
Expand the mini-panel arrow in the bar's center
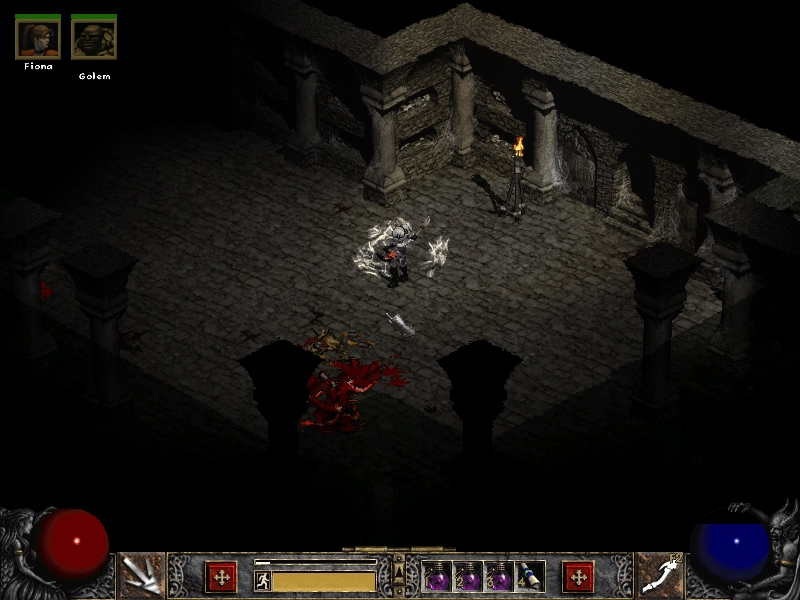(399, 568)
